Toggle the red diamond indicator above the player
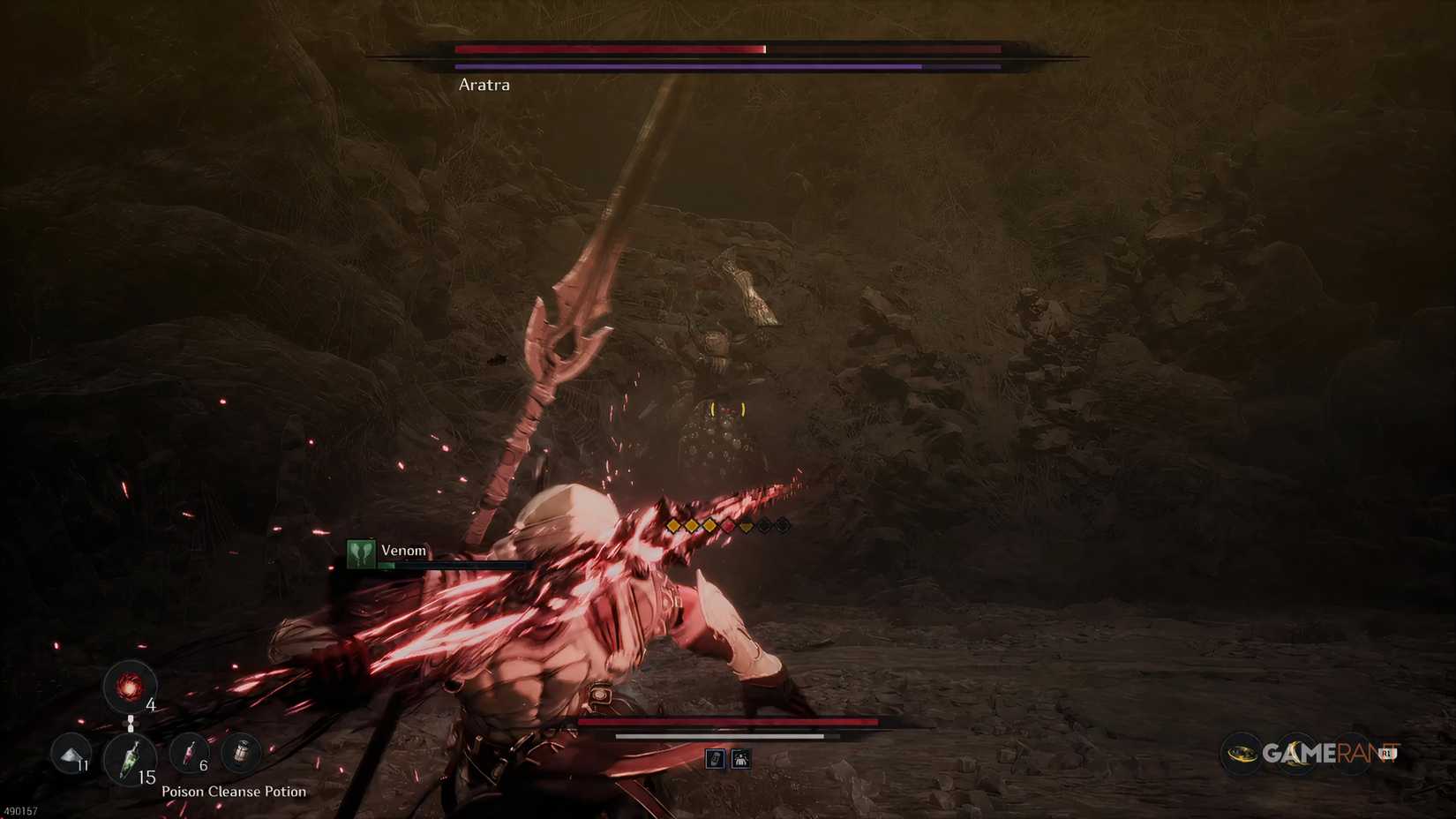The image size is (1456, 819). tap(728, 525)
